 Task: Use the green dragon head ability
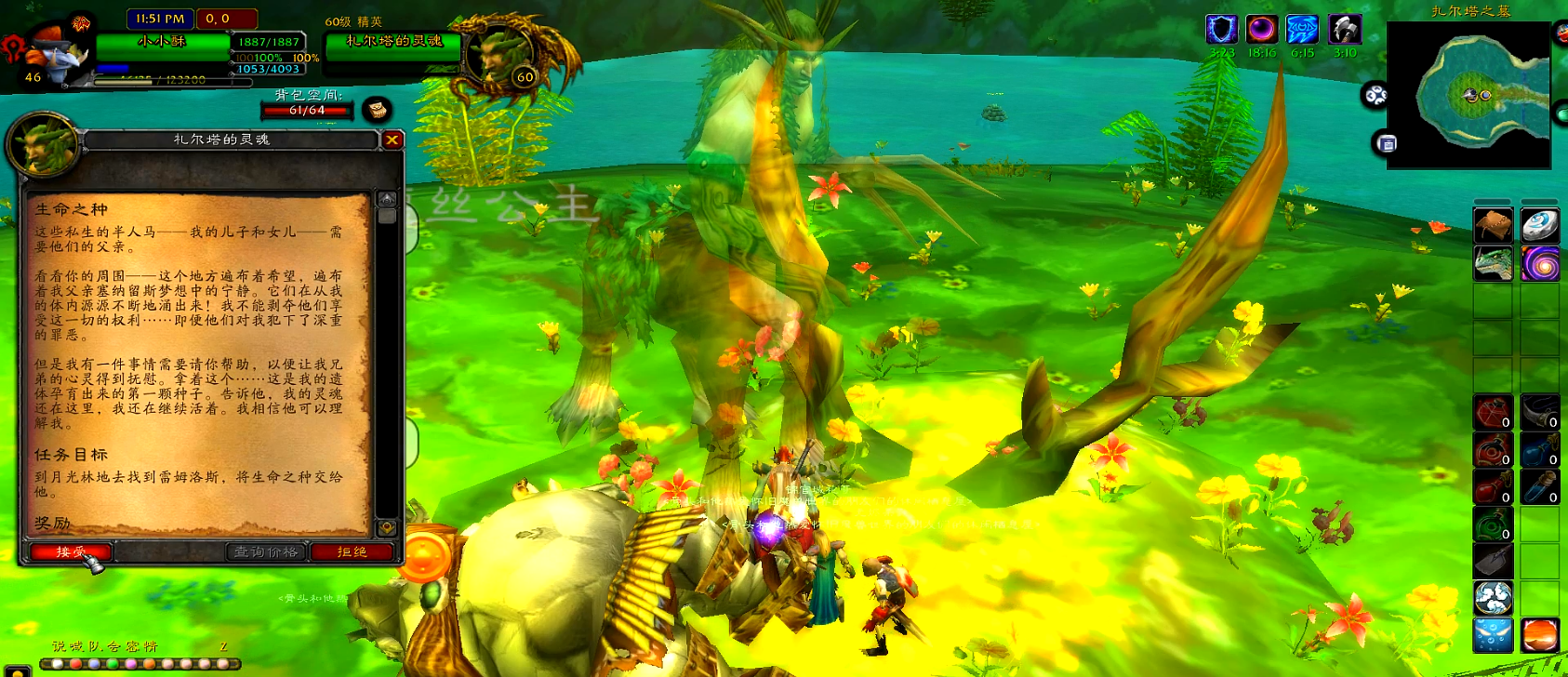(1493, 264)
